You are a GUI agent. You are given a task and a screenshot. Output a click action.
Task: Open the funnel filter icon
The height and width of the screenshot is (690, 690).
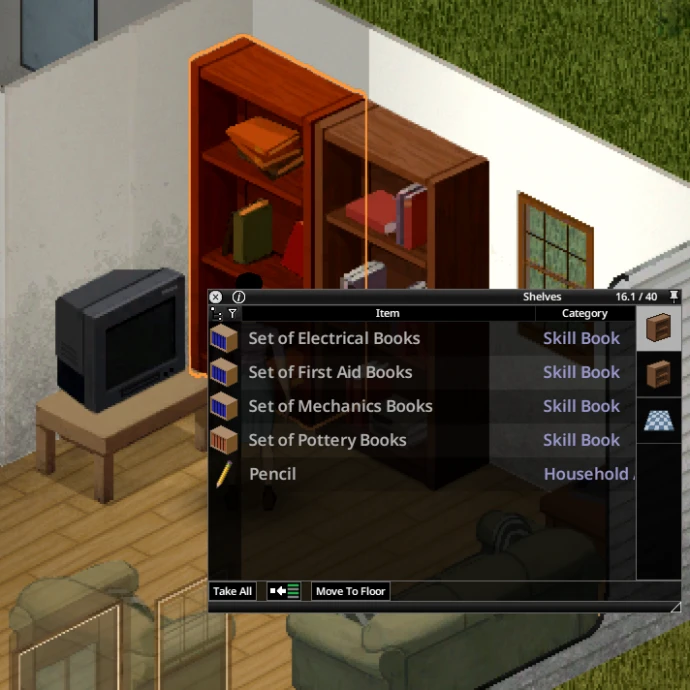[232, 313]
